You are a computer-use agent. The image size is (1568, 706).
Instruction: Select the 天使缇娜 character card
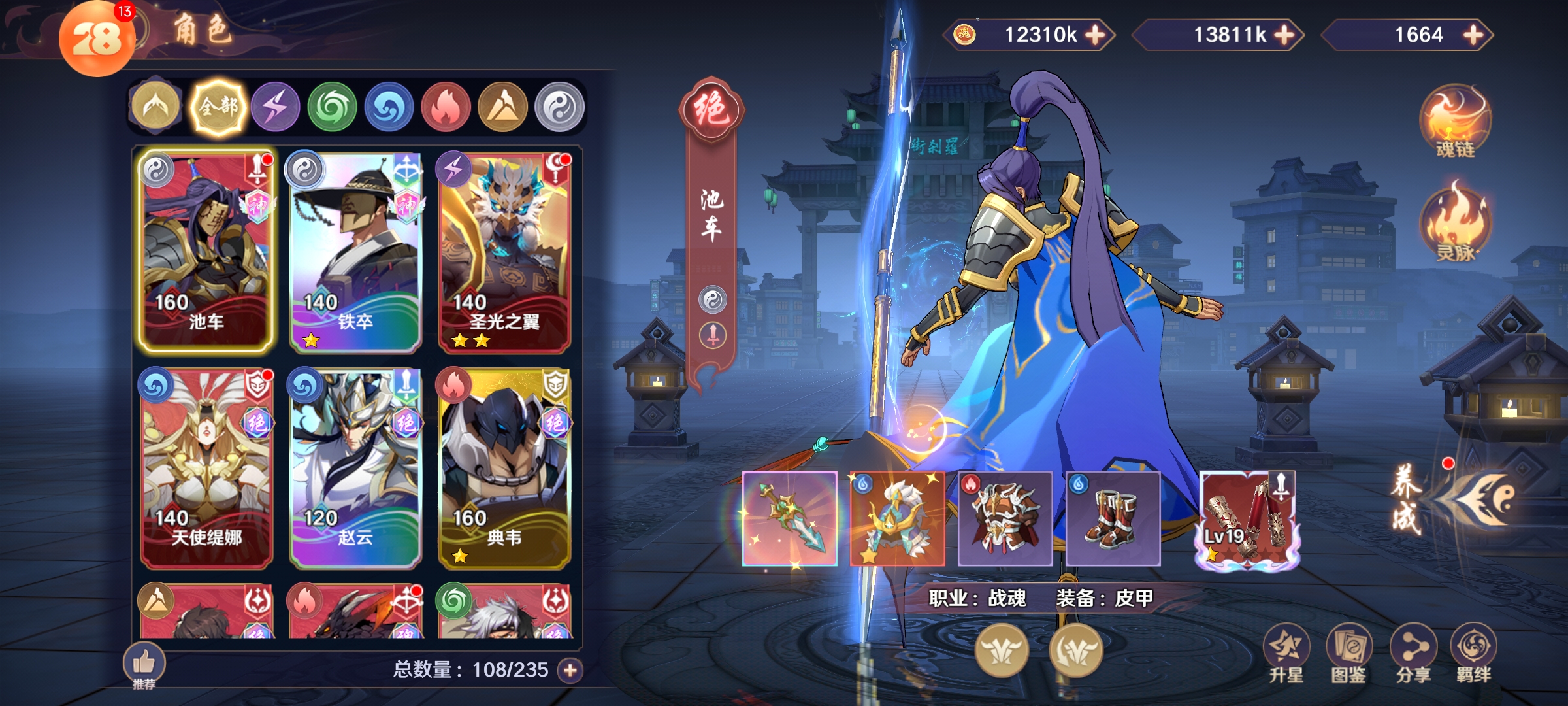206,467
